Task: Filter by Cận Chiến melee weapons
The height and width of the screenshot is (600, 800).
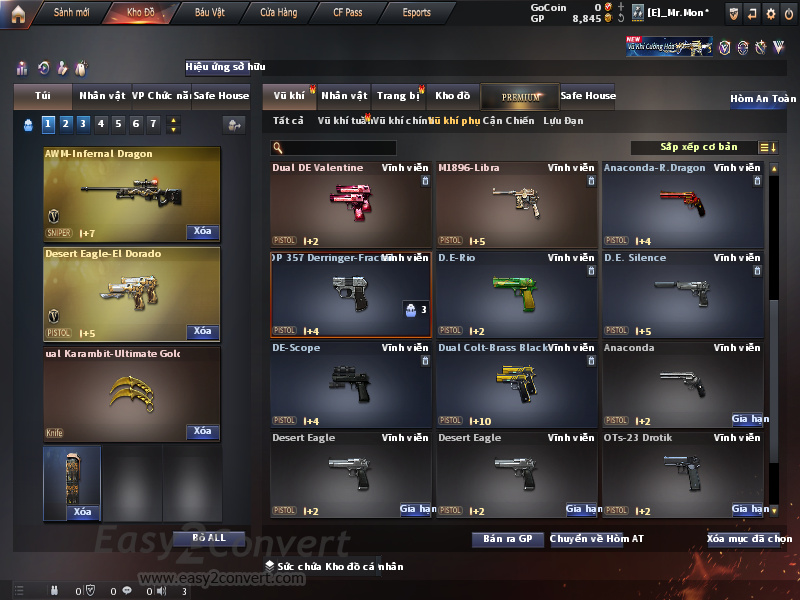Action: click(508, 121)
